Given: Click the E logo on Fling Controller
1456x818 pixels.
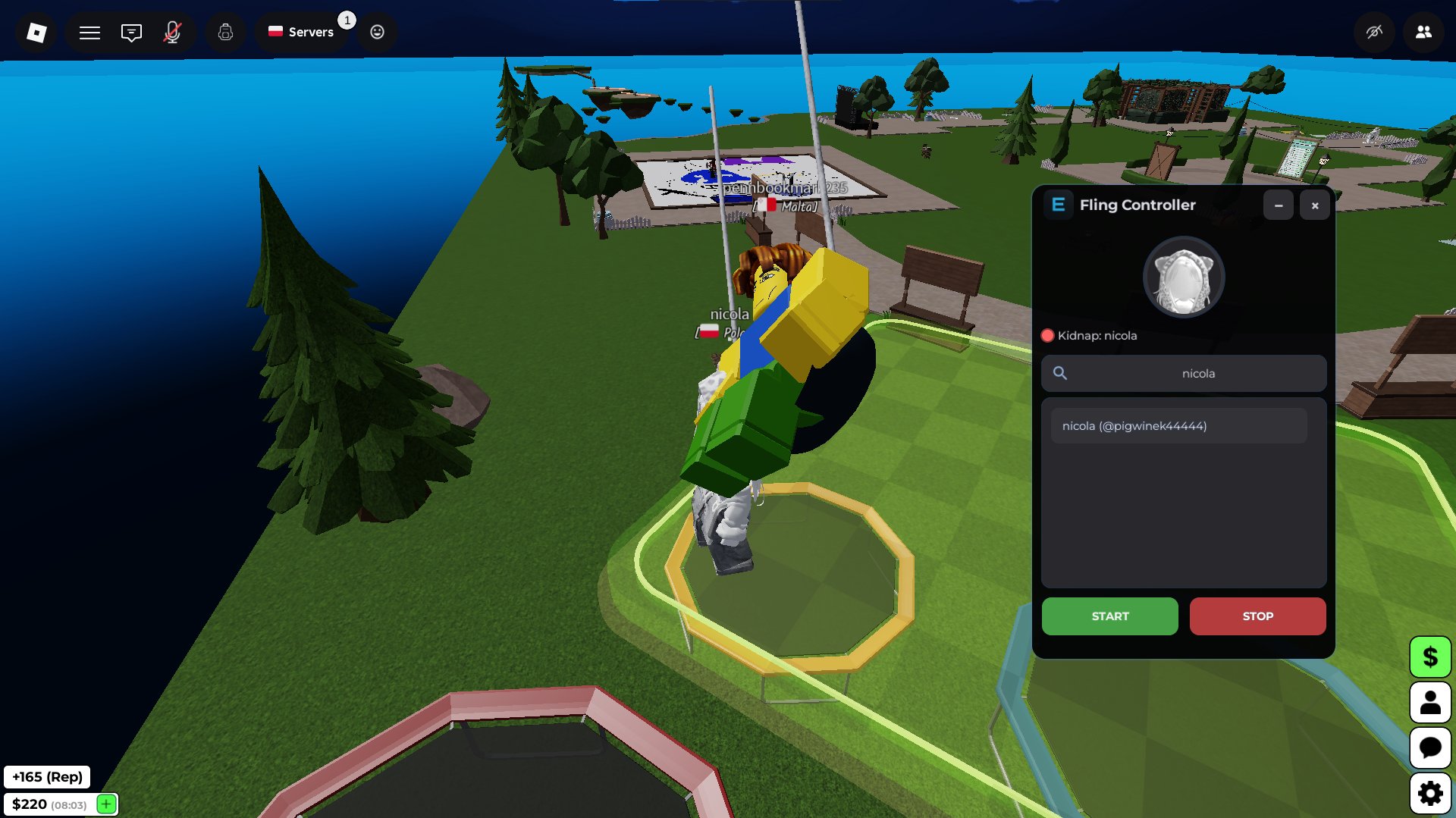Looking at the screenshot, I should (1058, 205).
